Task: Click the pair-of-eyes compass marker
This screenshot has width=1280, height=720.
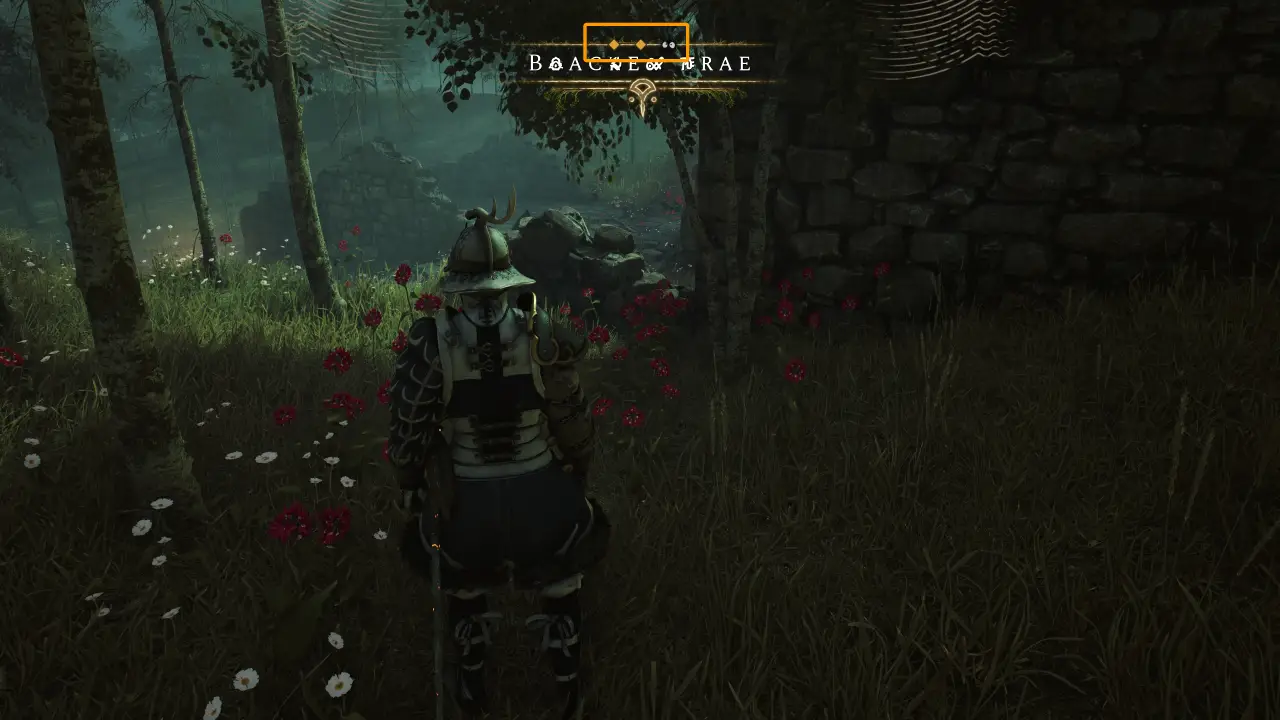Action: [x=669, y=45]
